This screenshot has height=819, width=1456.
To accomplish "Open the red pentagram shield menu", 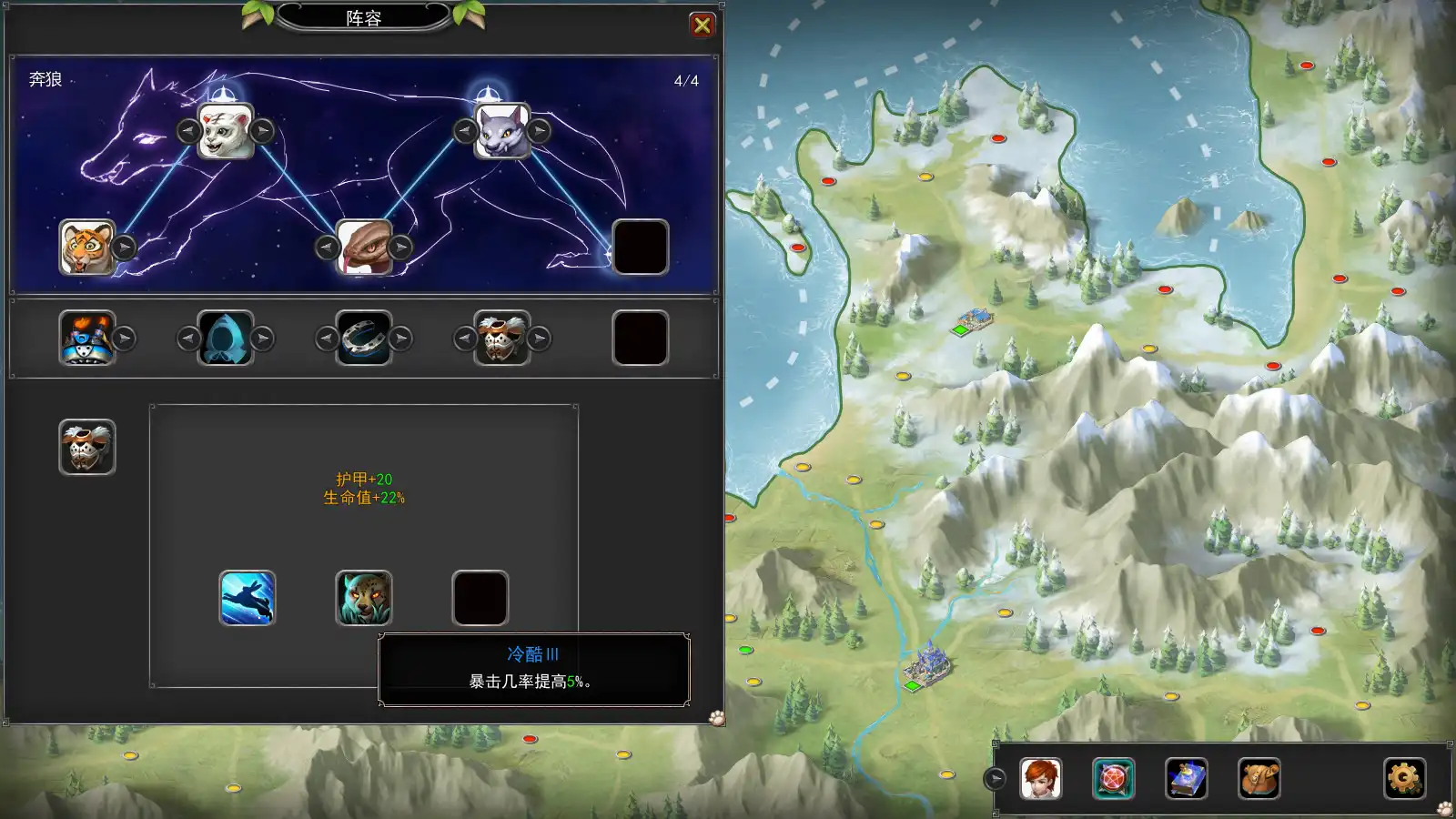I will 1114,779.
